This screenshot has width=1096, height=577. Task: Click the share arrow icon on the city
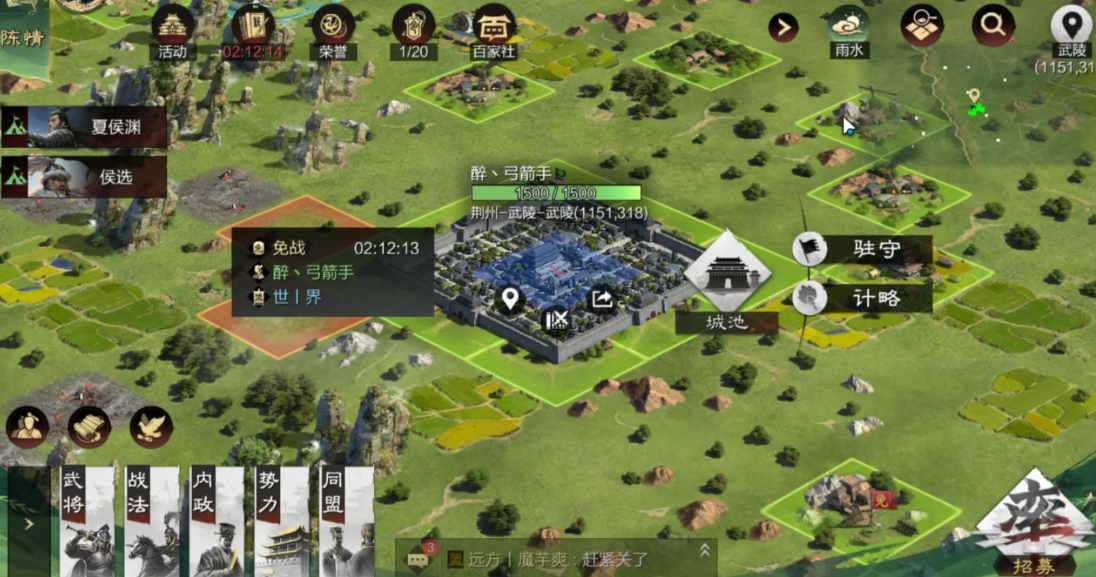click(602, 298)
